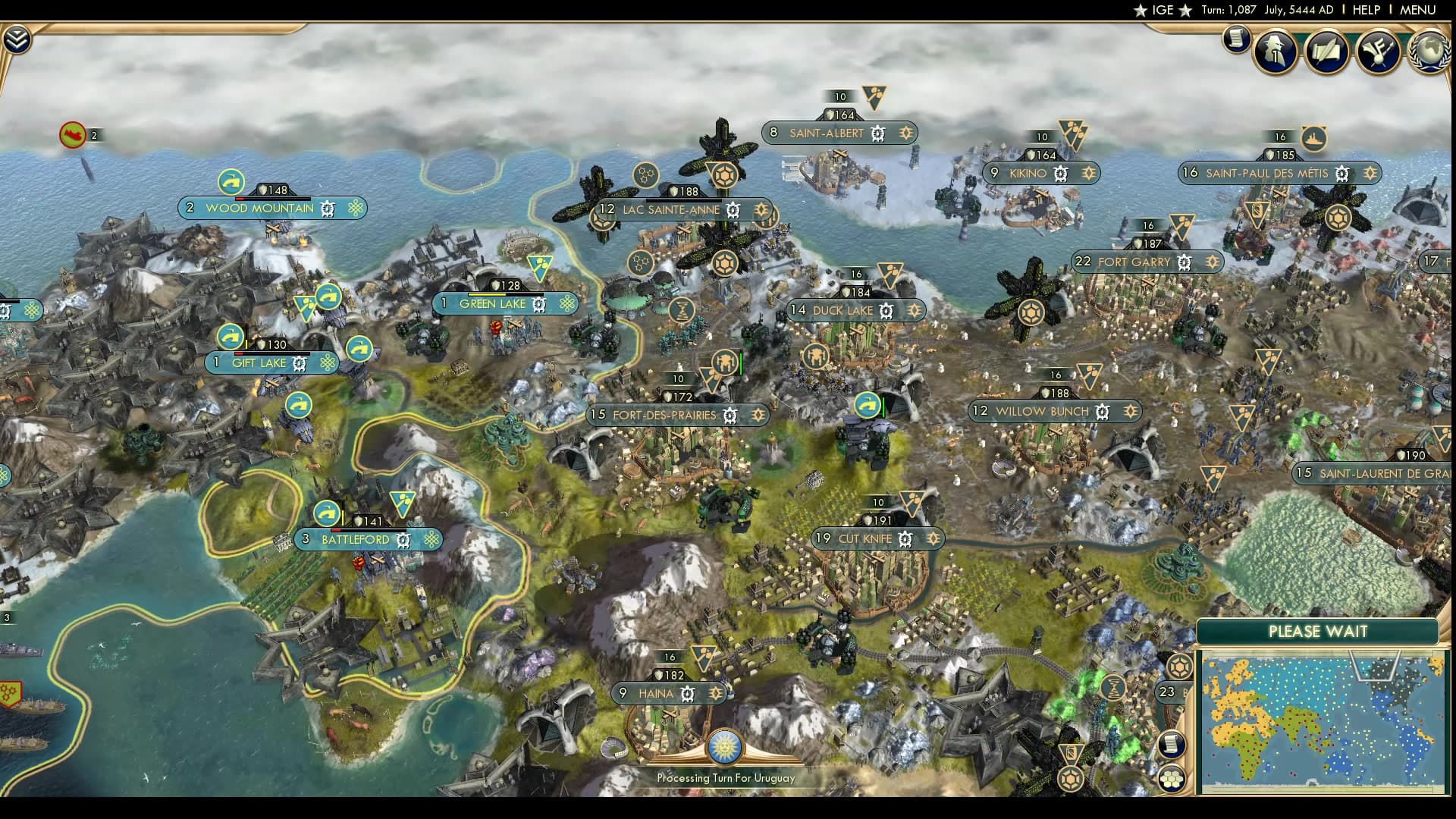Open the tourism overview music-note icon
1456x819 pixels.
tap(1378, 51)
